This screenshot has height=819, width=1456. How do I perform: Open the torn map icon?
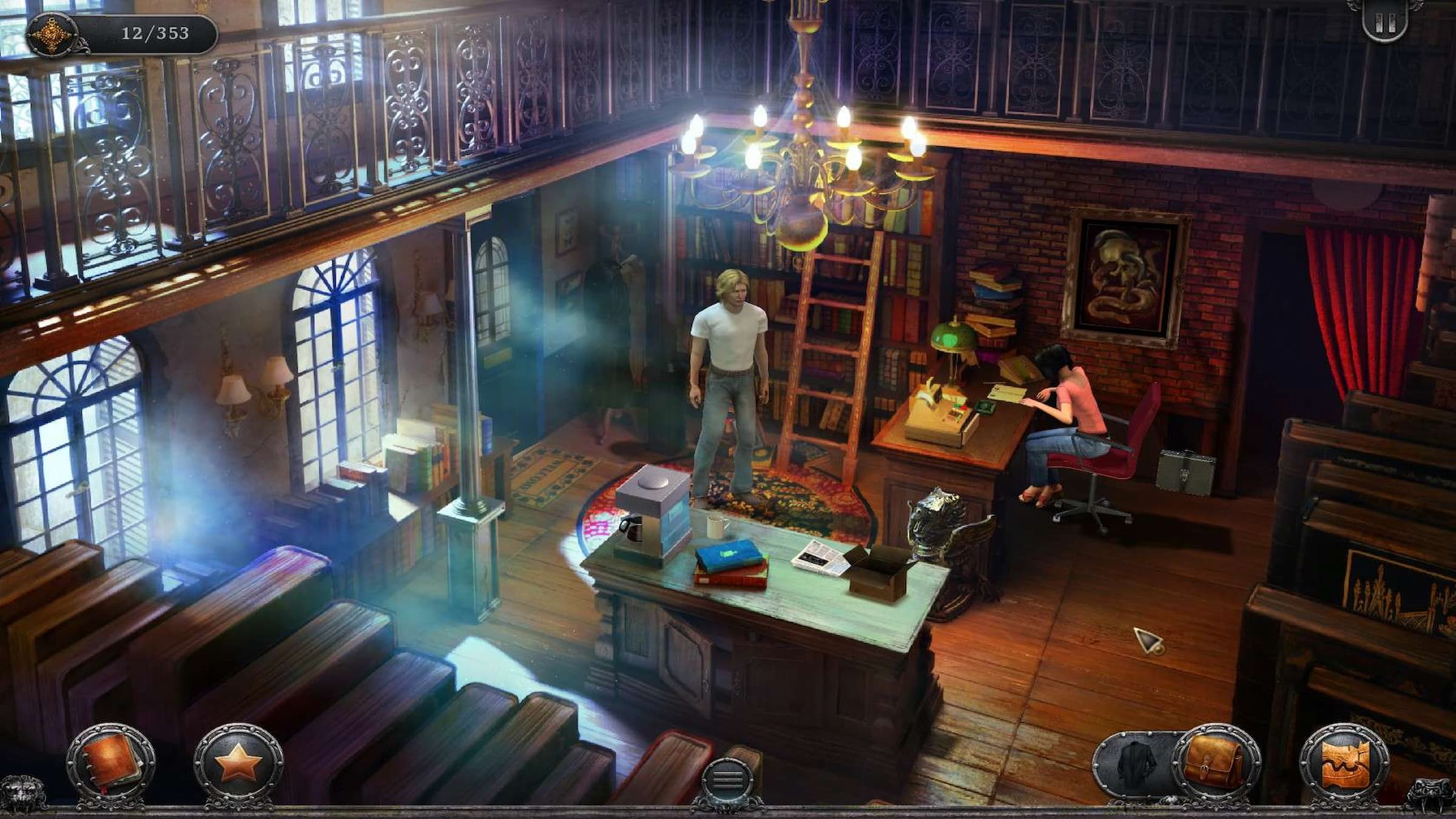click(1344, 766)
